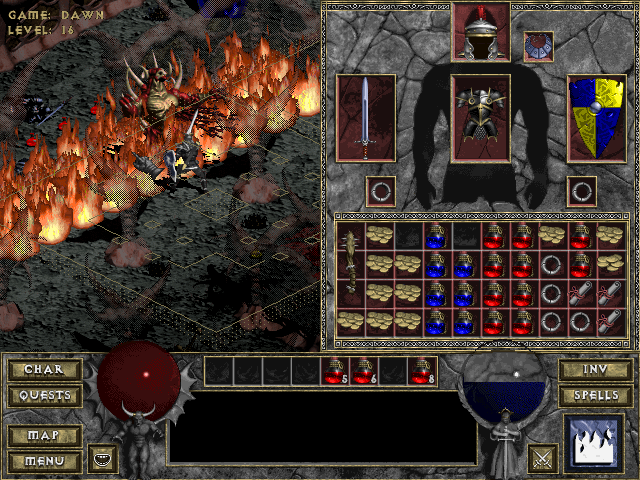Pick up the equipped long sword

366,117
